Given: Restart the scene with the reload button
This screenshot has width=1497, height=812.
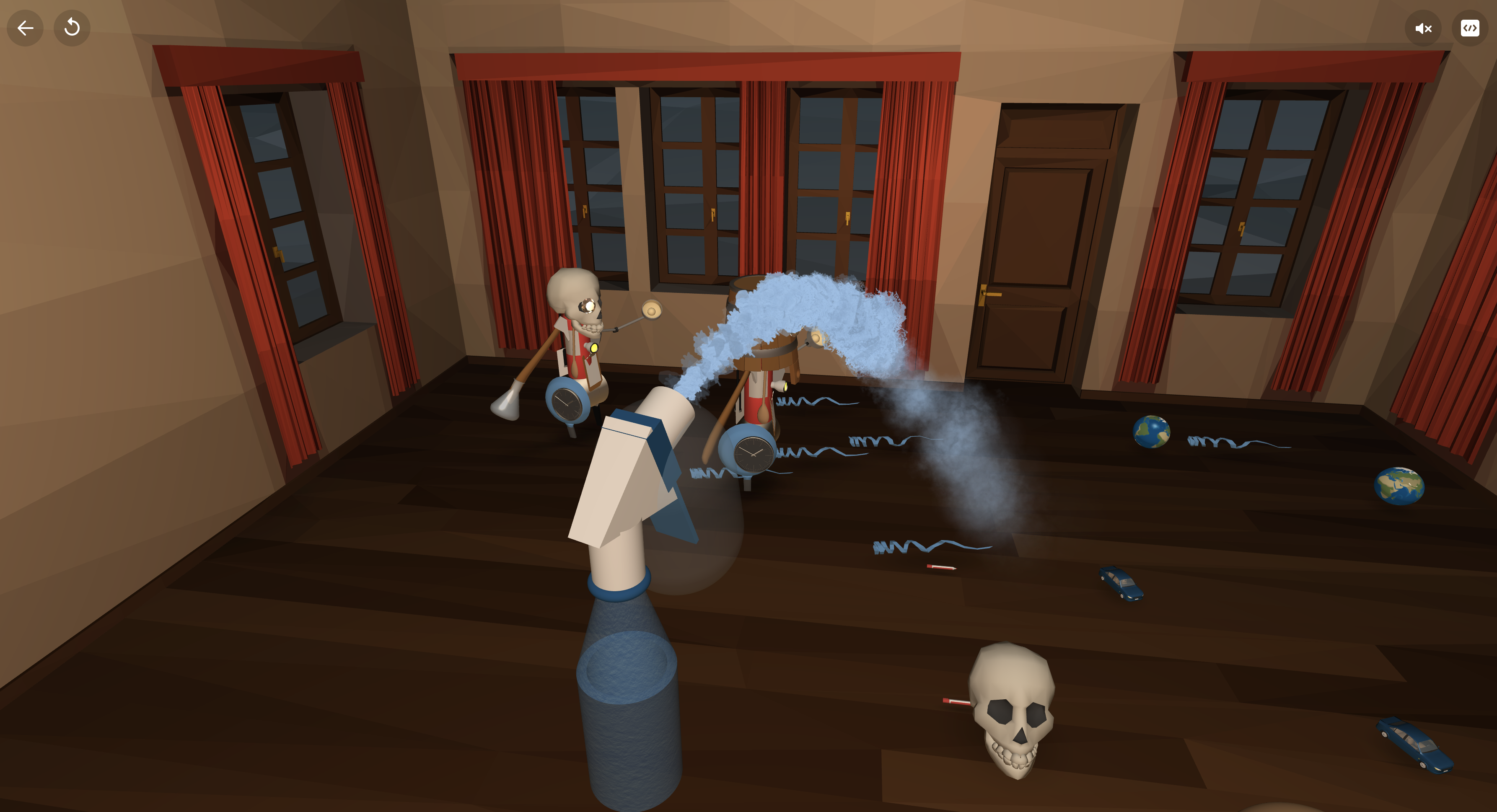Looking at the screenshot, I should 72,28.
